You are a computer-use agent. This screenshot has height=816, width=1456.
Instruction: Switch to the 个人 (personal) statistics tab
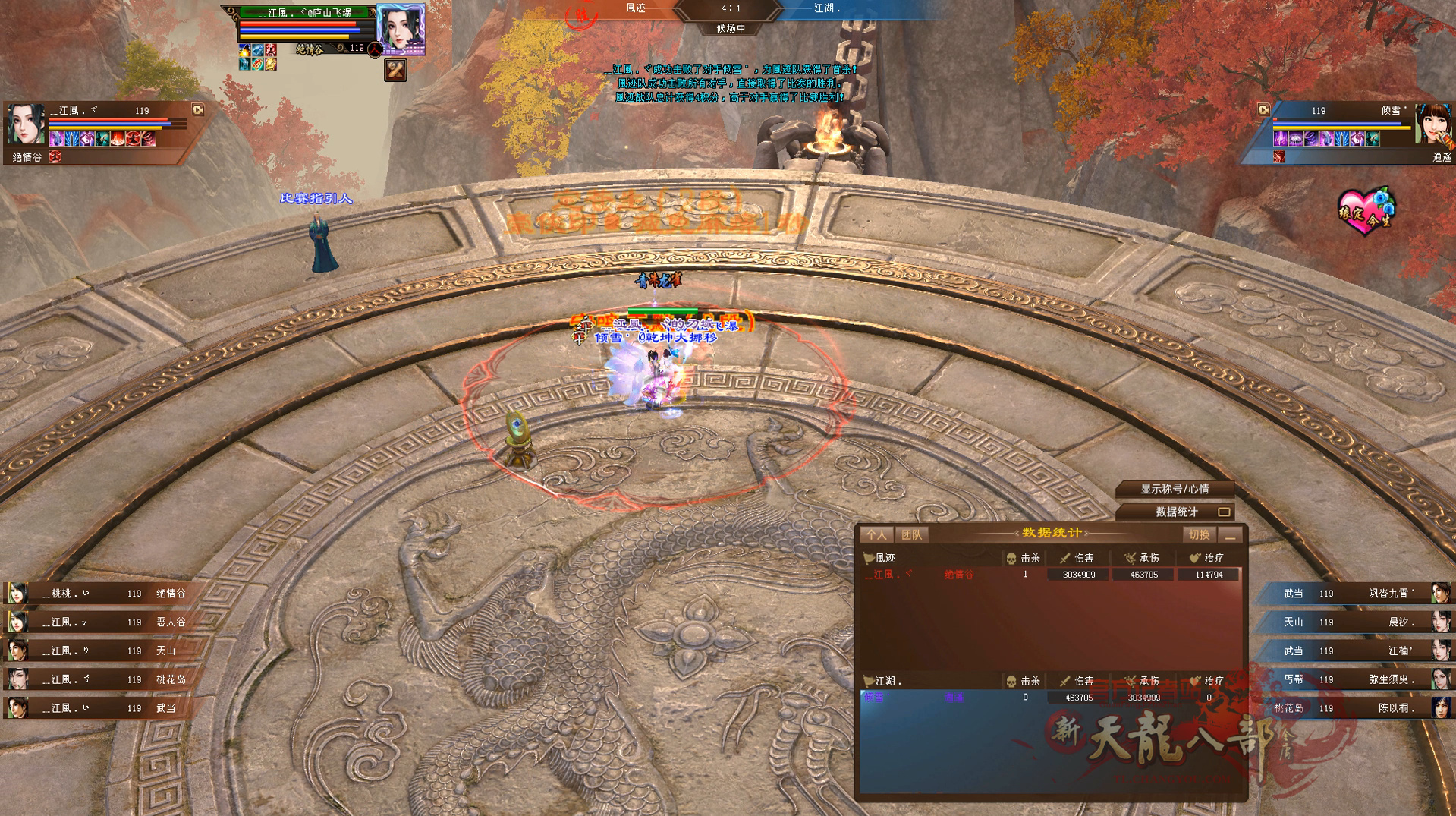[x=876, y=535]
